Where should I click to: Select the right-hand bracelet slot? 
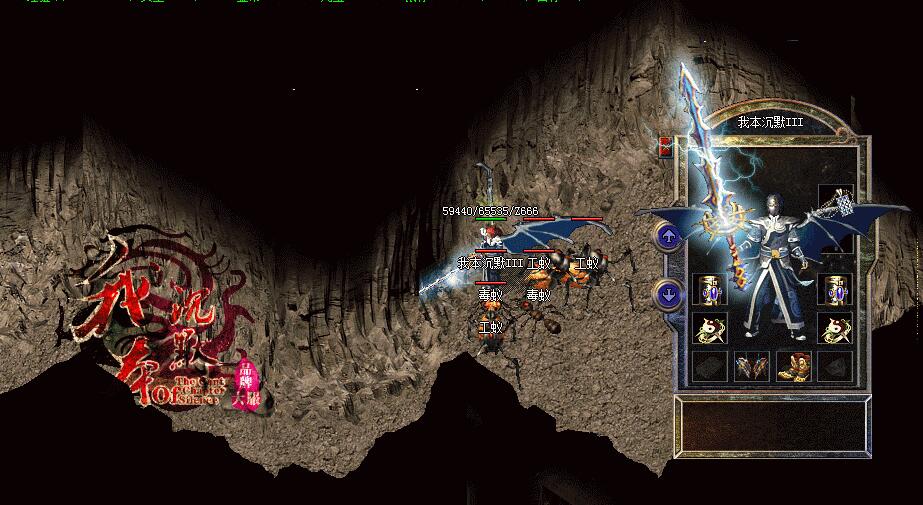[x=834, y=290]
